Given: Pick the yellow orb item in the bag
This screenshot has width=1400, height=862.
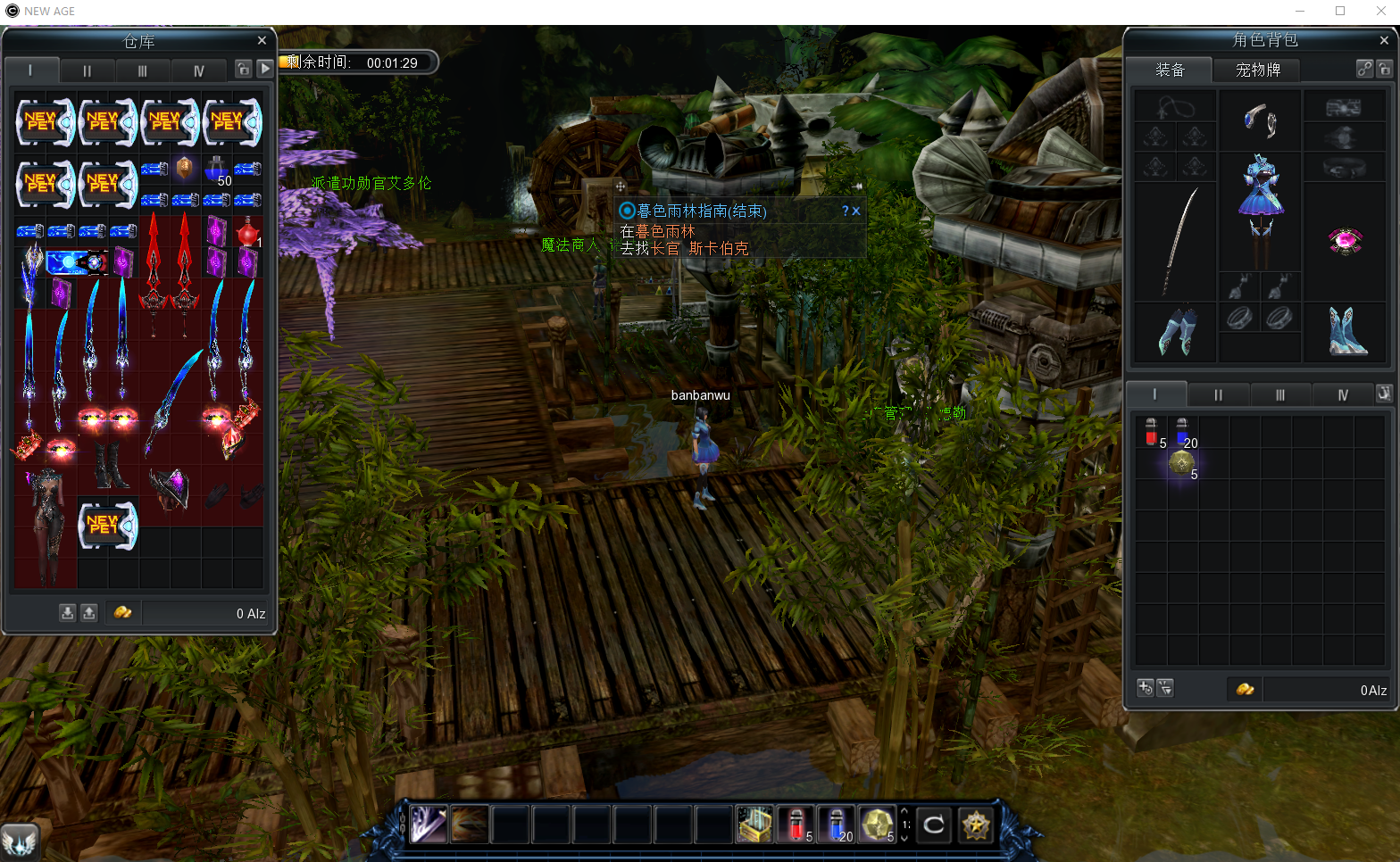Looking at the screenshot, I should [1182, 462].
